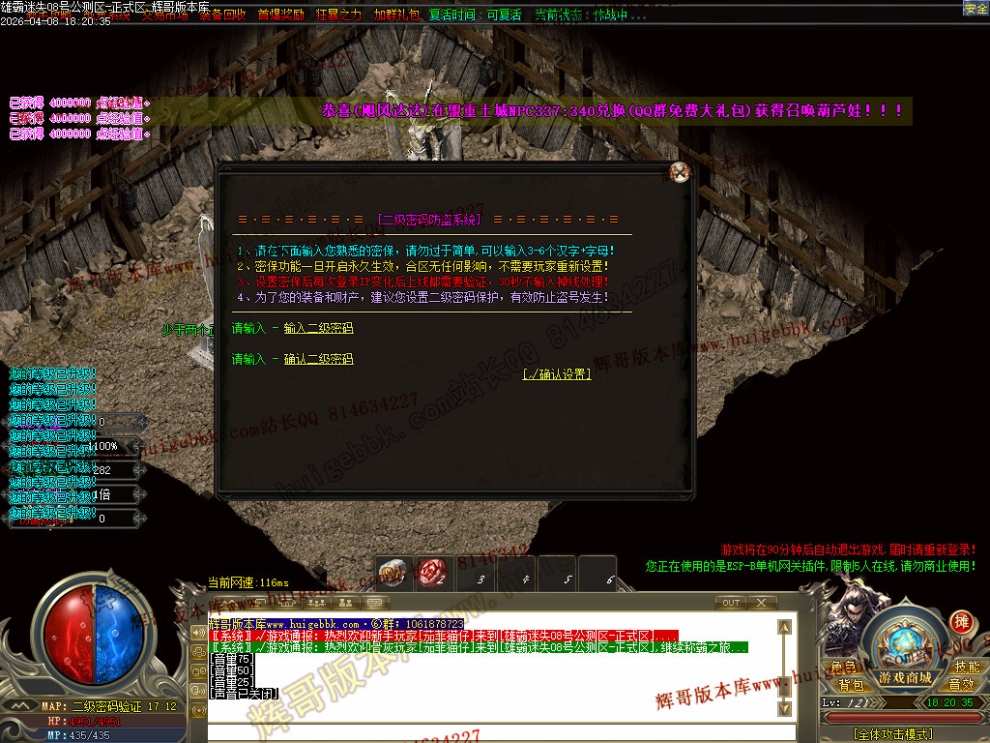Viewport: 990px width, 743px height.
Task: Toggle the 音效 sound effects button
Action: click(x=961, y=685)
